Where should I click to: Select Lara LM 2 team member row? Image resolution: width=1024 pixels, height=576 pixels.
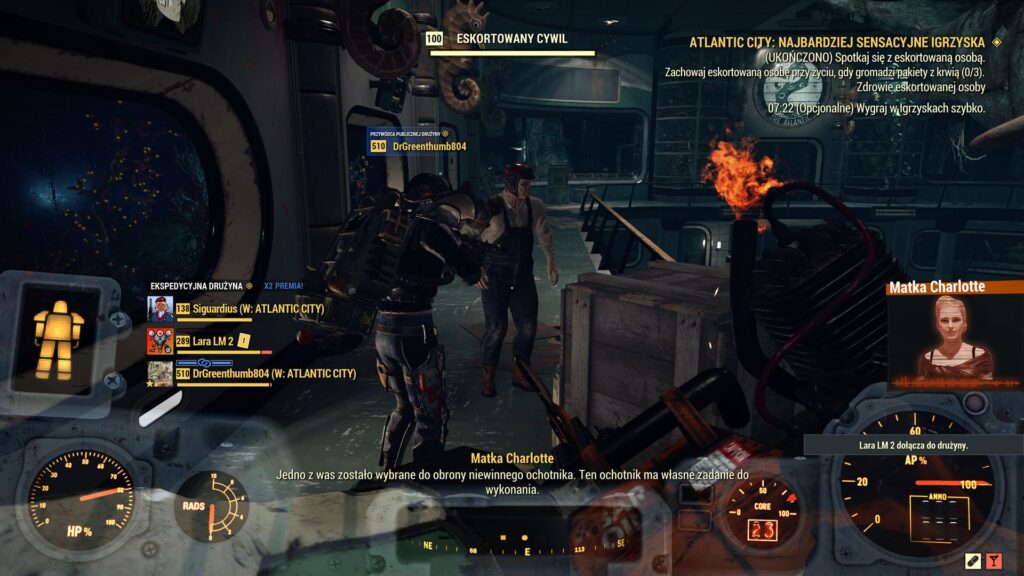click(x=212, y=341)
